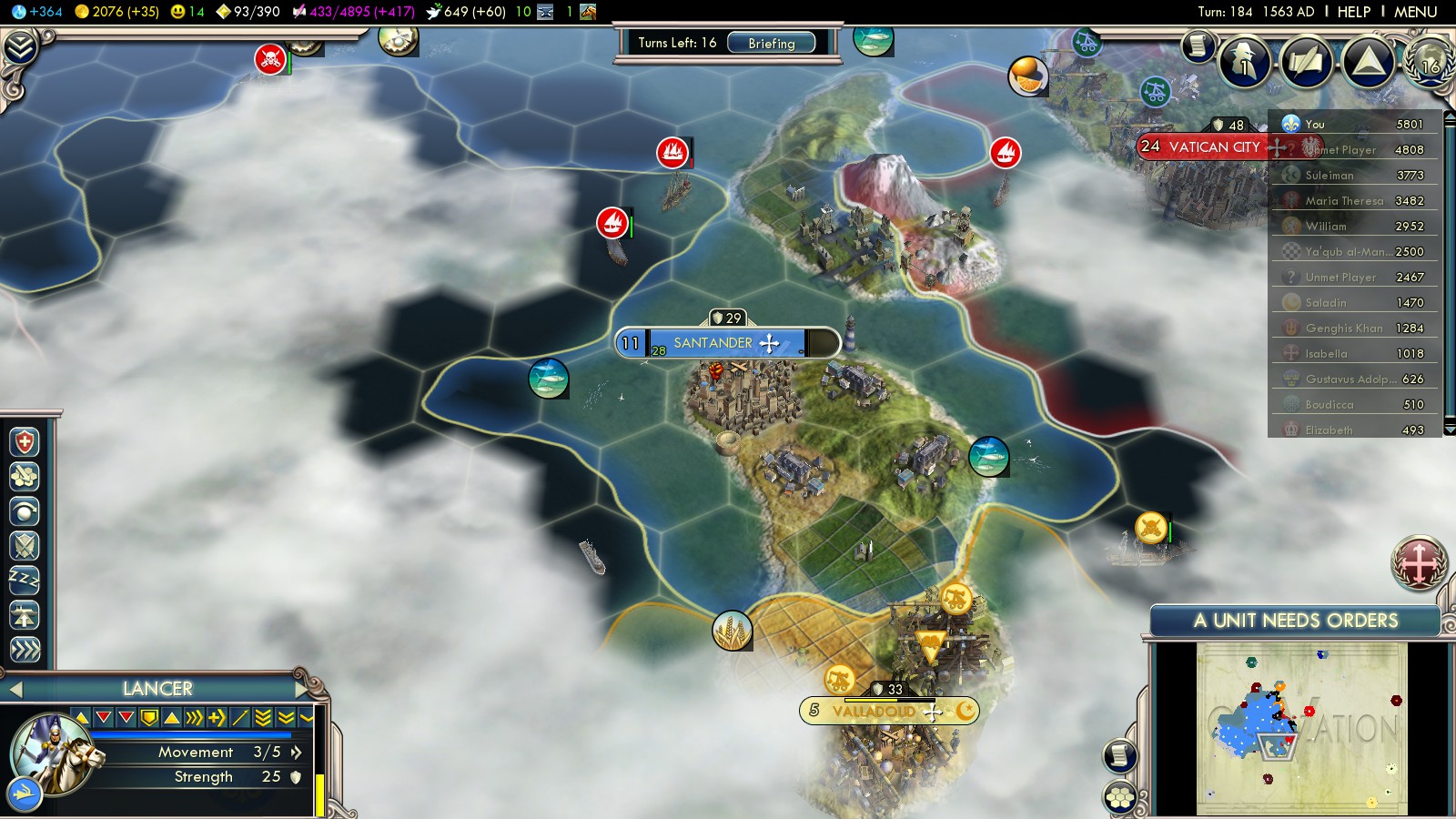1456x819 pixels.
Task: Select the Santander city banner
Action: (x=713, y=343)
